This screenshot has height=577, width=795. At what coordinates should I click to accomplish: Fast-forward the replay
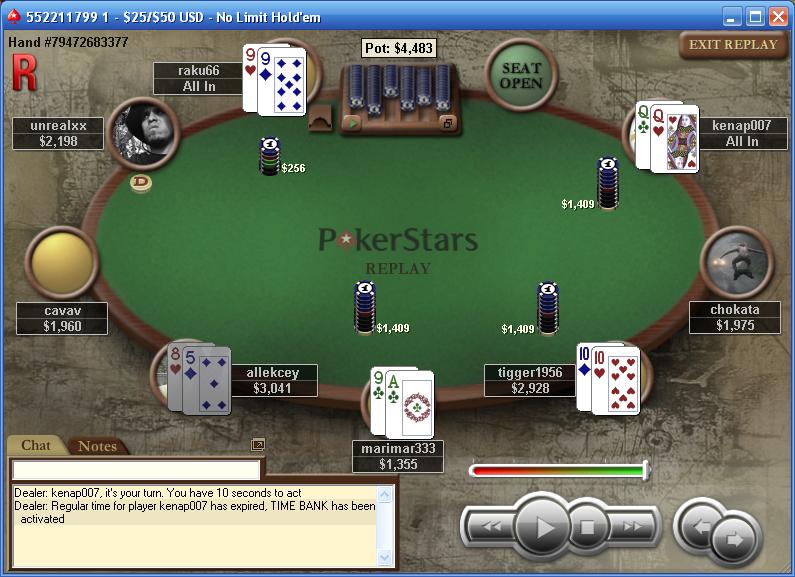pyautogui.click(x=632, y=526)
